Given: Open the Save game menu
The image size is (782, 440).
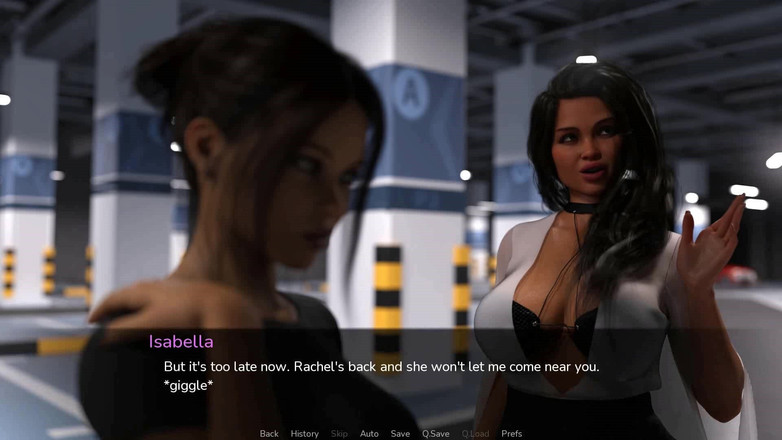Looking at the screenshot, I should click(400, 434).
